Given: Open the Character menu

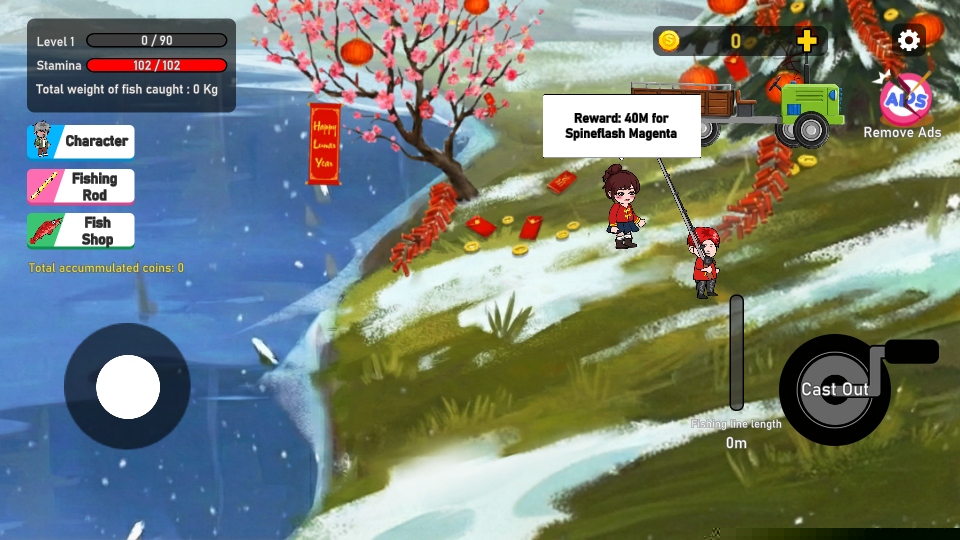Looking at the screenshot, I should point(80,141).
